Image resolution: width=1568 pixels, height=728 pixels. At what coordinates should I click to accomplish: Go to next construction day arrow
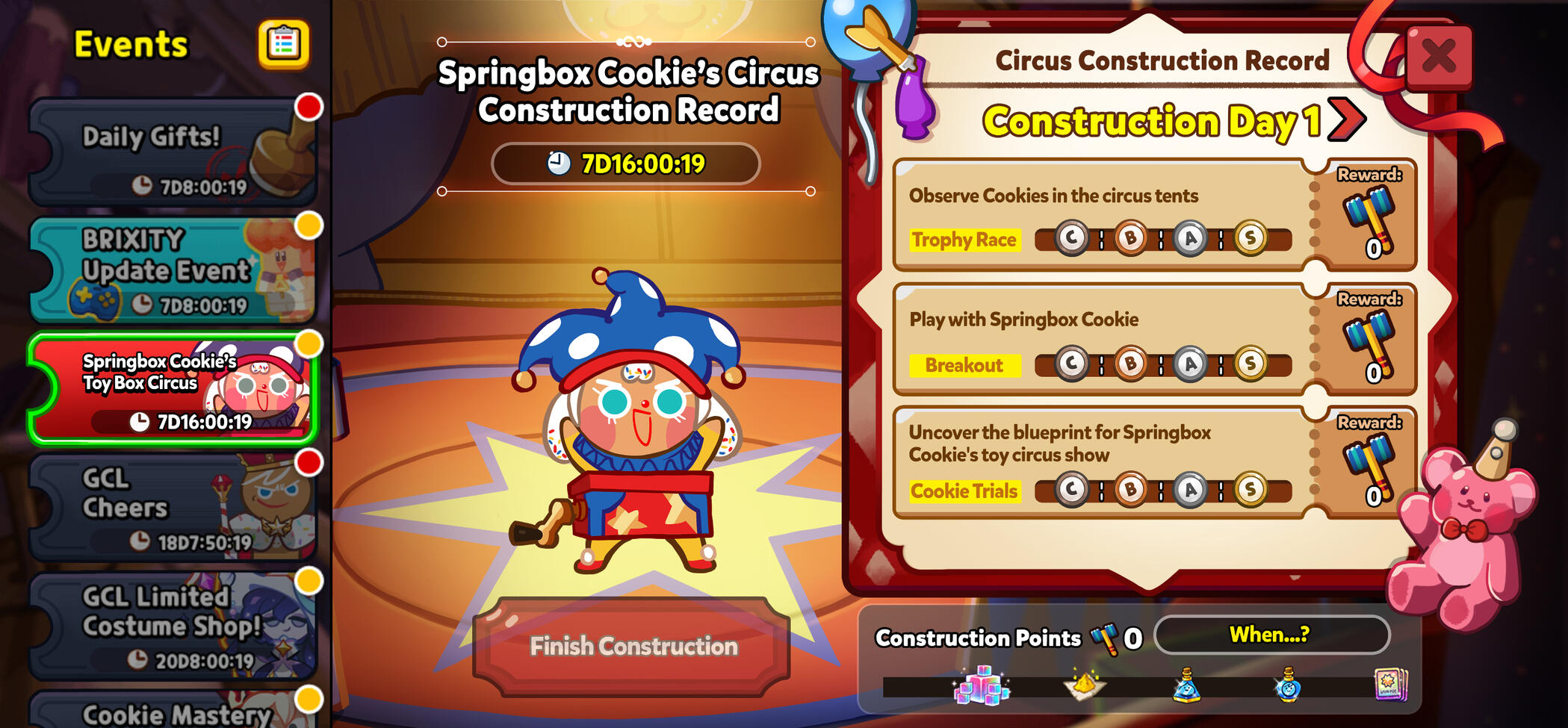pos(1347,120)
